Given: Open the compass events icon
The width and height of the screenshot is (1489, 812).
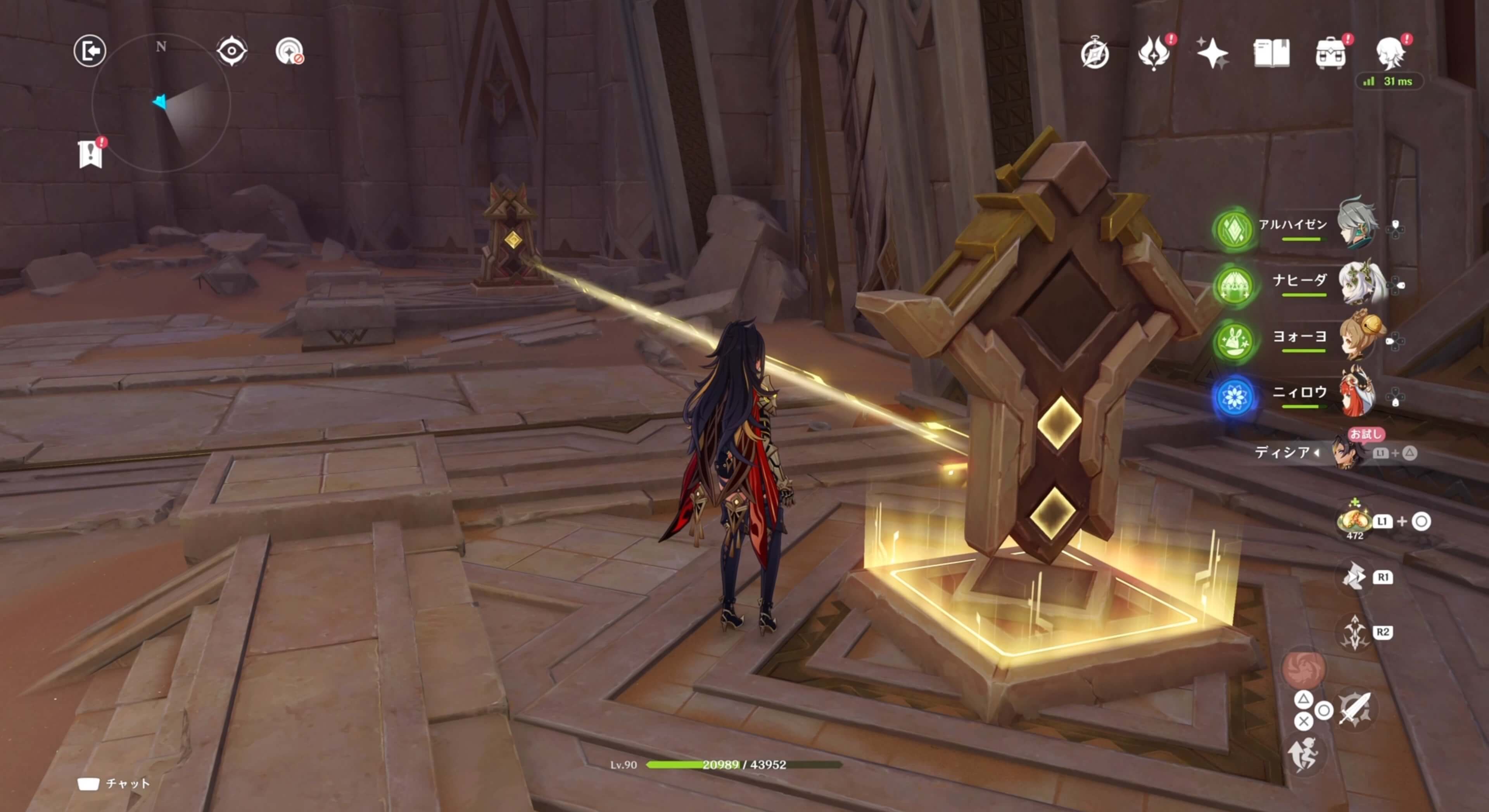Looking at the screenshot, I should (1095, 54).
